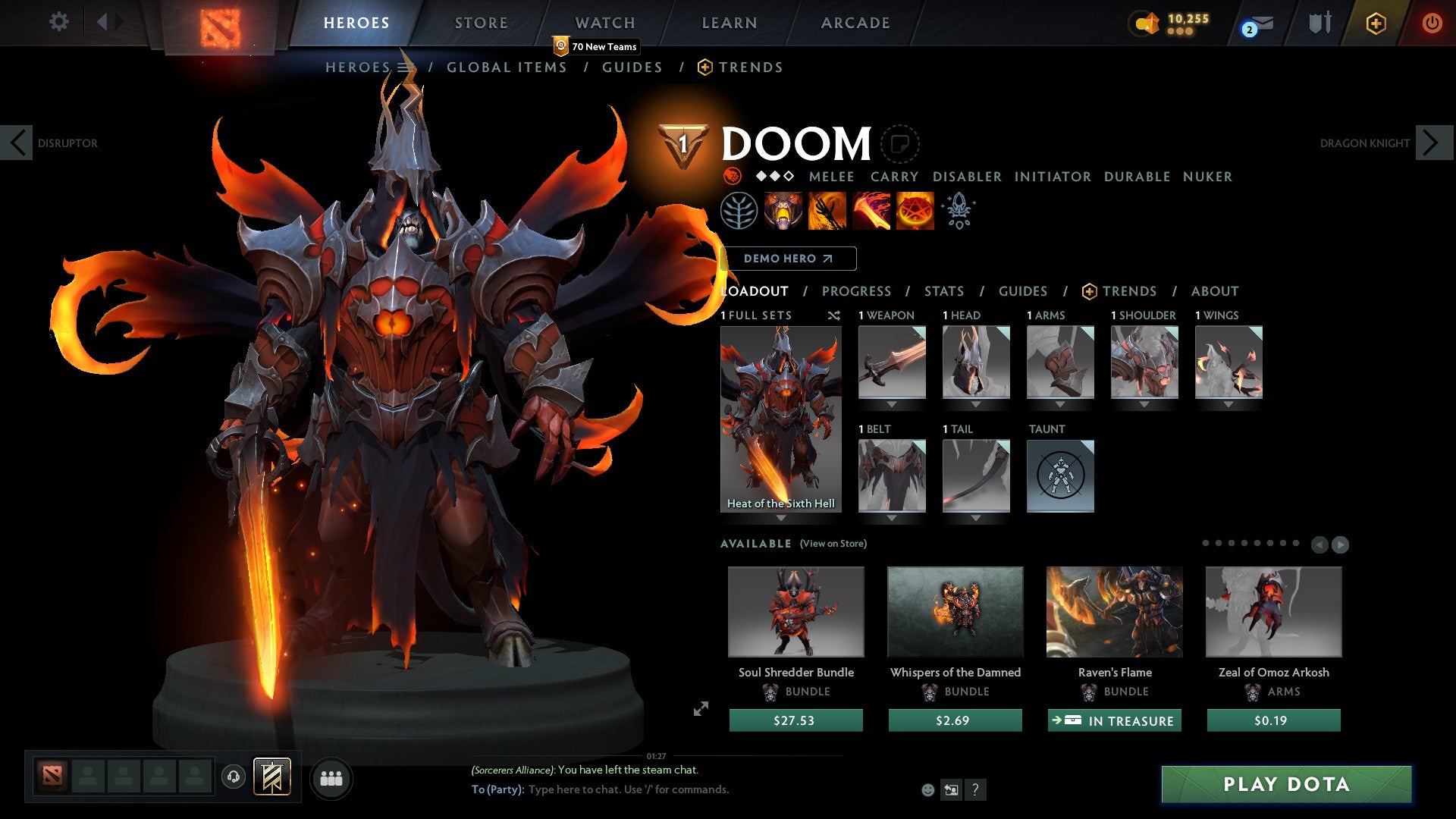Click the chat help question mark icon

coord(975,789)
